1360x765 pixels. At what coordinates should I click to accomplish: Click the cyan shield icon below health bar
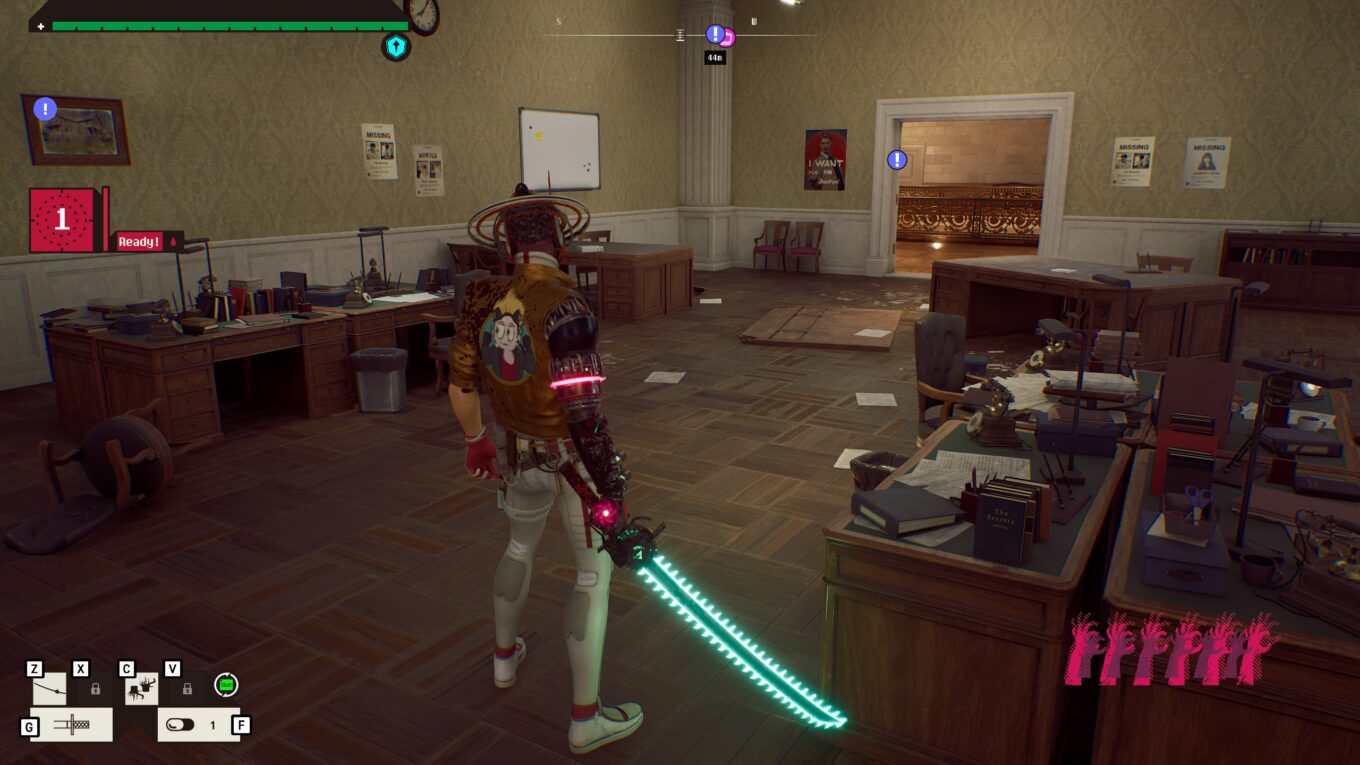pyautogui.click(x=396, y=46)
